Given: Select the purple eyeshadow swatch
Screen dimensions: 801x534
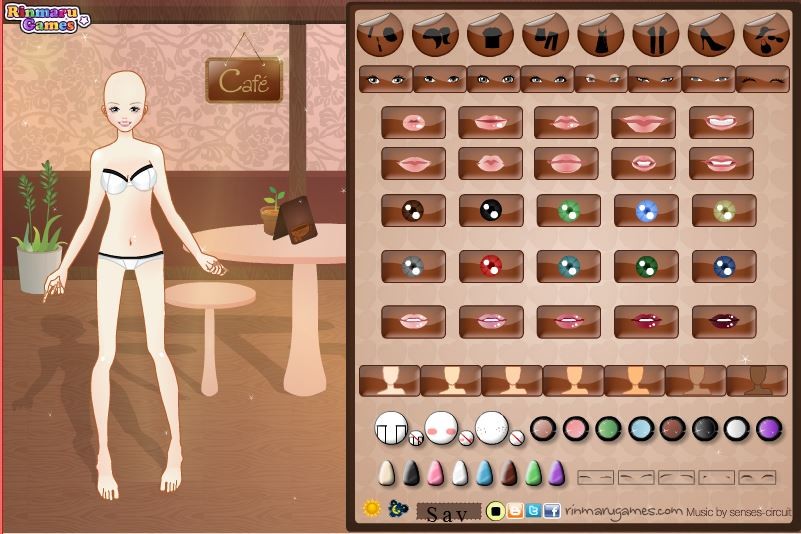Looking at the screenshot, I should [x=769, y=428].
